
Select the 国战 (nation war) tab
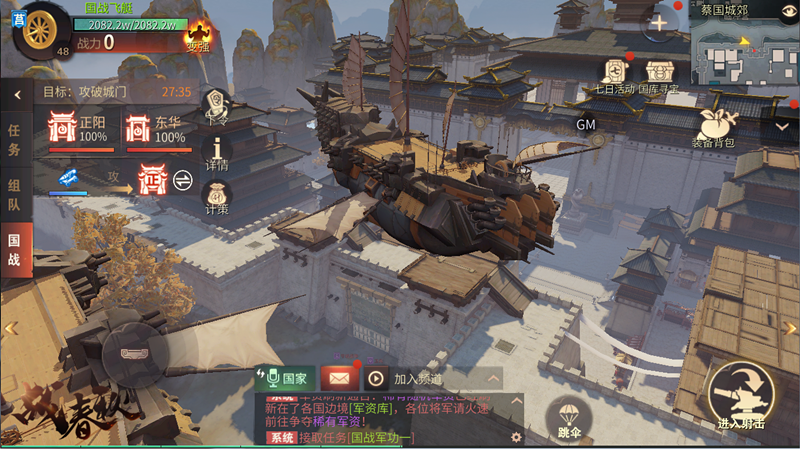click(15, 248)
